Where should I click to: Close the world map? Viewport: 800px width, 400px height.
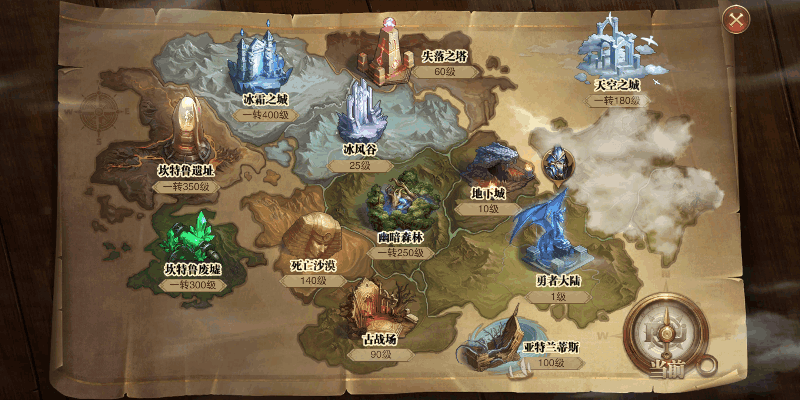pyautogui.click(x=737, y=19)
